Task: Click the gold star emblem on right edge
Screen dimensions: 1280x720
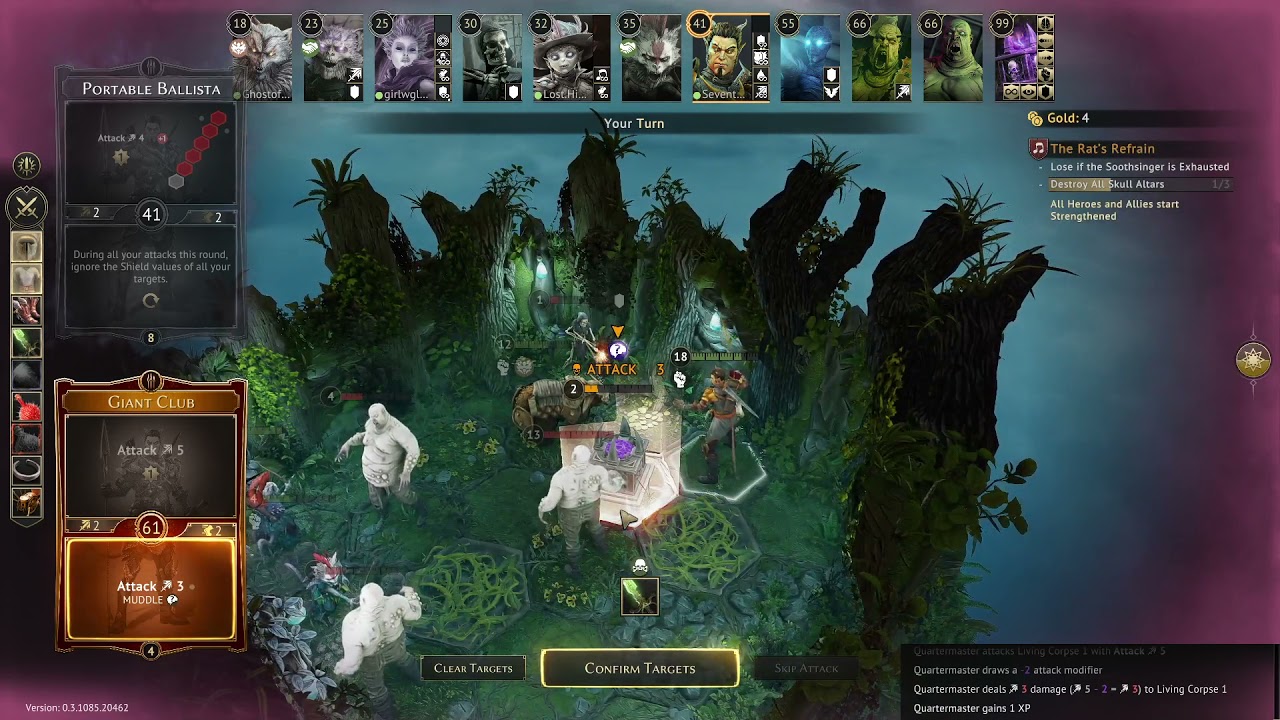Action: [x=1253, y=360]
